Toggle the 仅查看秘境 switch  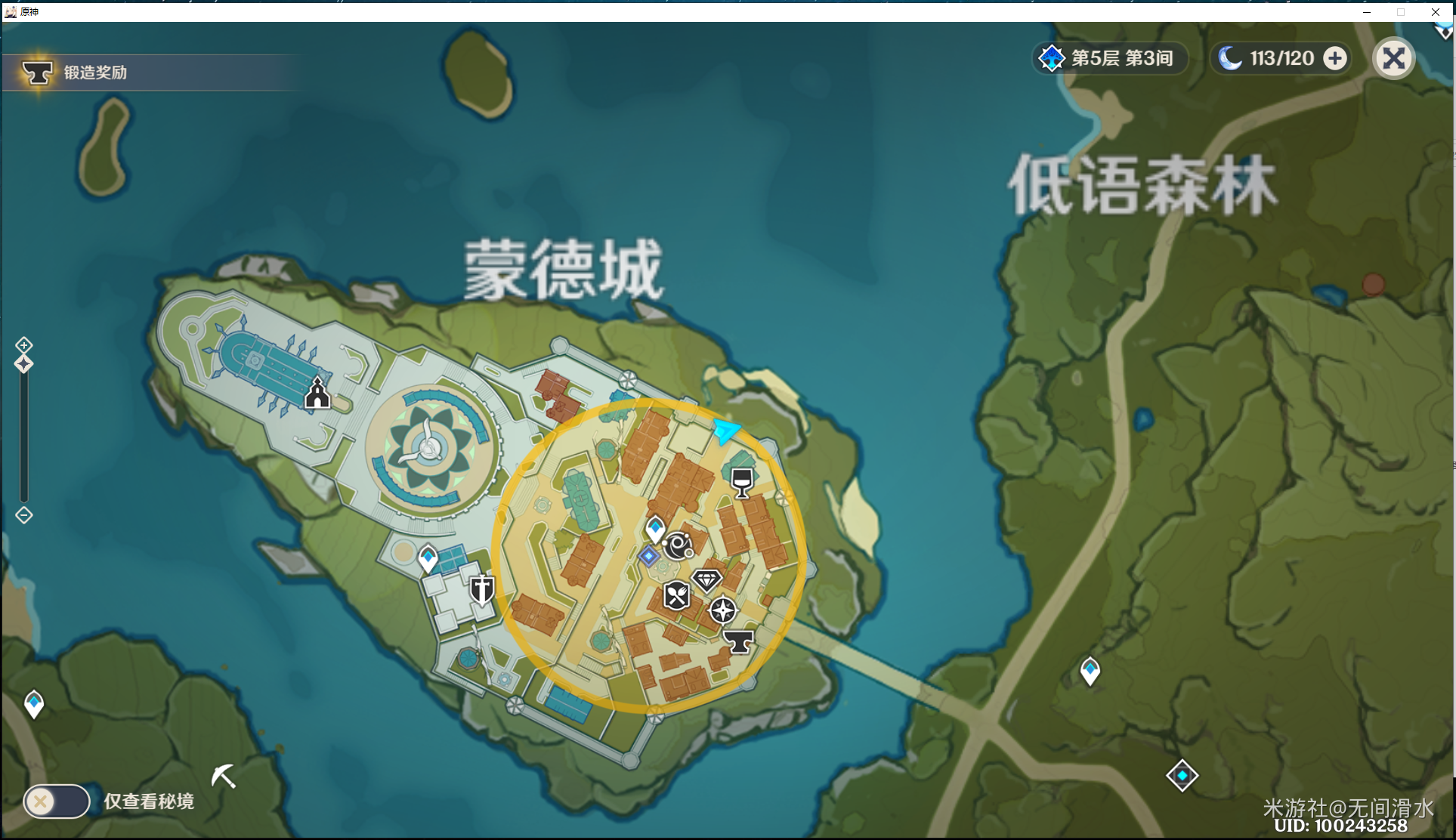[x=56, y=801]
